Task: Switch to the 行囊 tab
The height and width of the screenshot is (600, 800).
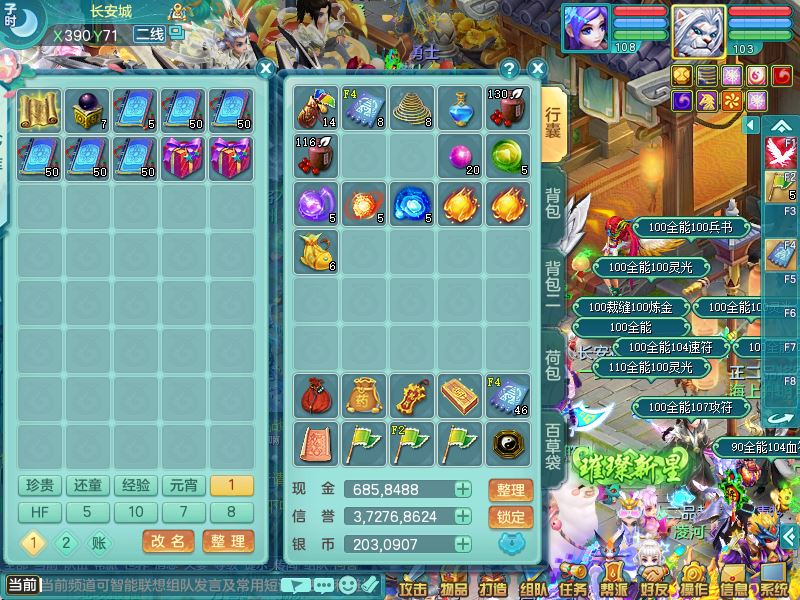Action: pyautogui.click(x=554, y=121)
